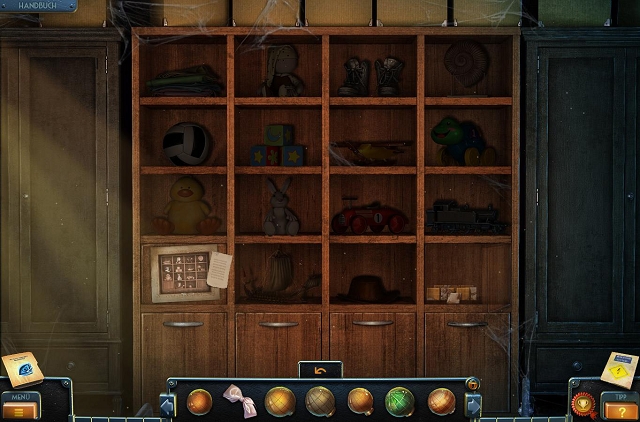Select the green glass ball in inventory
Image resolution: width=640 pixels, height=422 pixels.
point(400,401)
